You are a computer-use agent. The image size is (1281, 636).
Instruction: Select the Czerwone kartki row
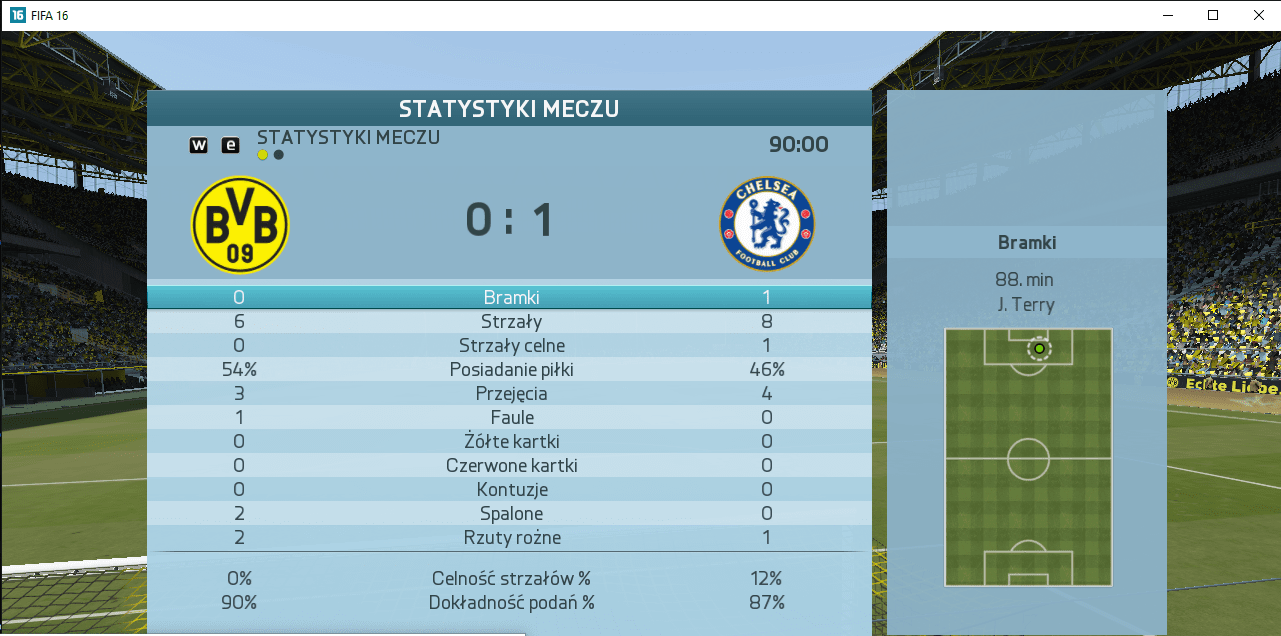(x=509, y=465)
